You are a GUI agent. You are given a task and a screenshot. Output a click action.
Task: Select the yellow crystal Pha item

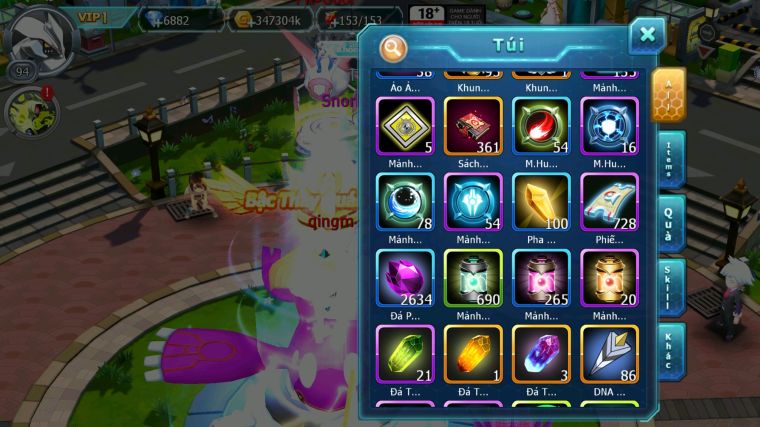tap(541, 202)
